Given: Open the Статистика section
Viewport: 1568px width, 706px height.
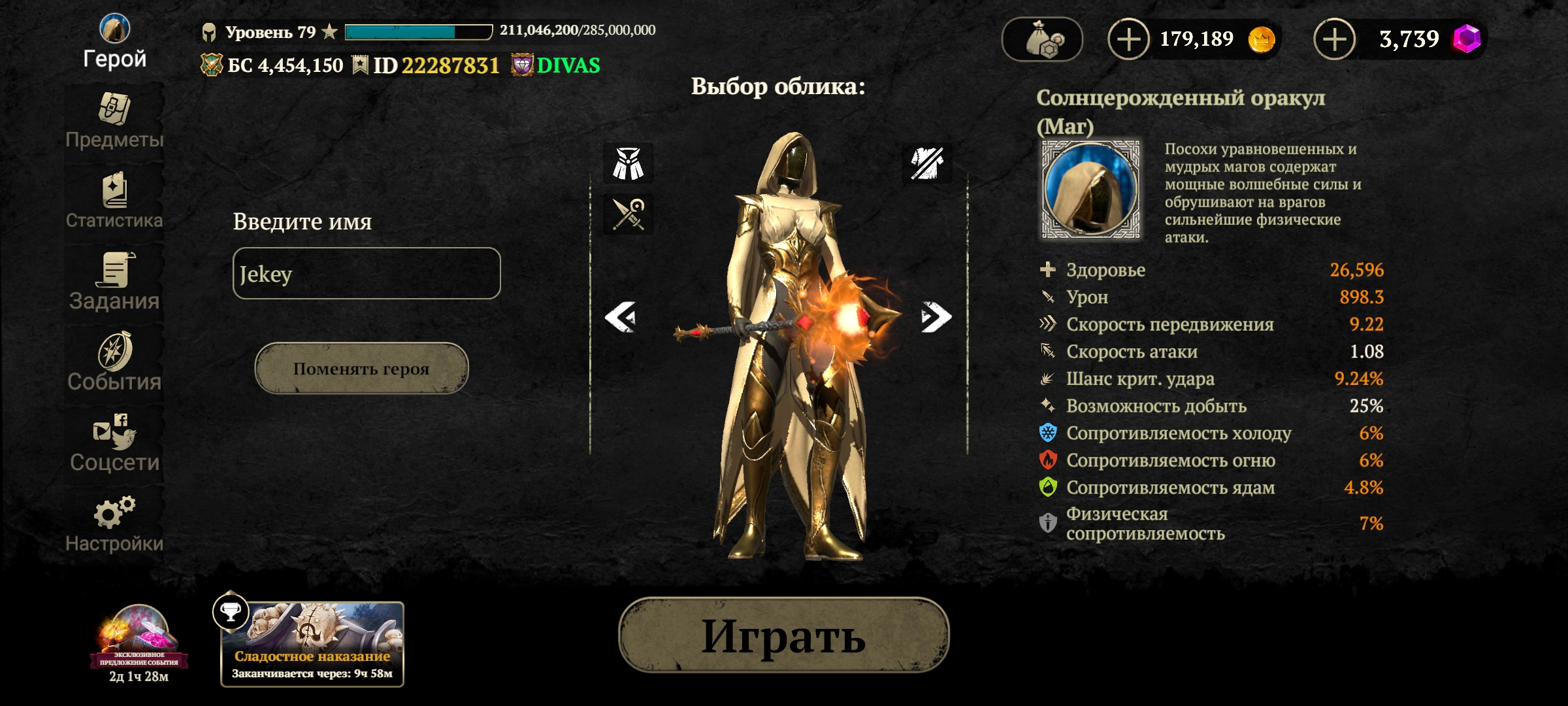Looking at the screenshot, I should coord(114,202).
